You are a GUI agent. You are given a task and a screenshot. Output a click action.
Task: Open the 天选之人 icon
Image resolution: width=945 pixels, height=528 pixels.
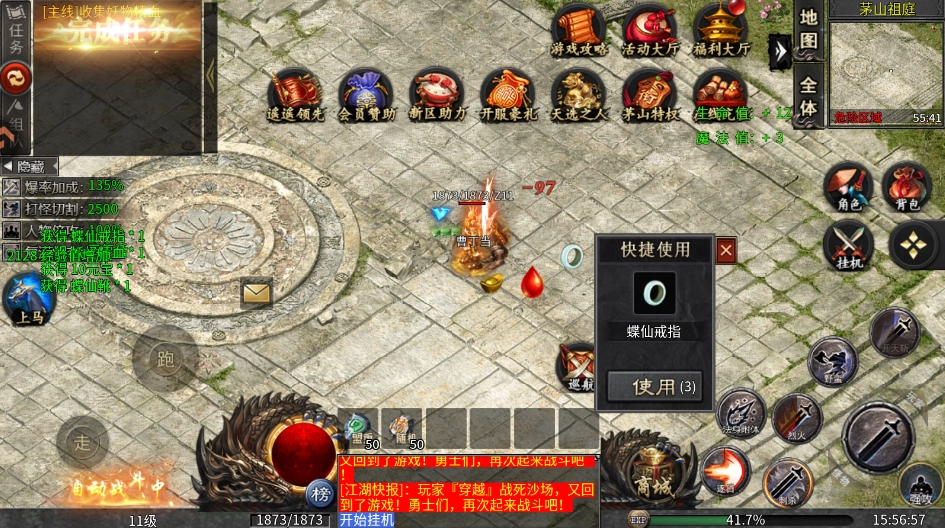click(x=579, y=94)
